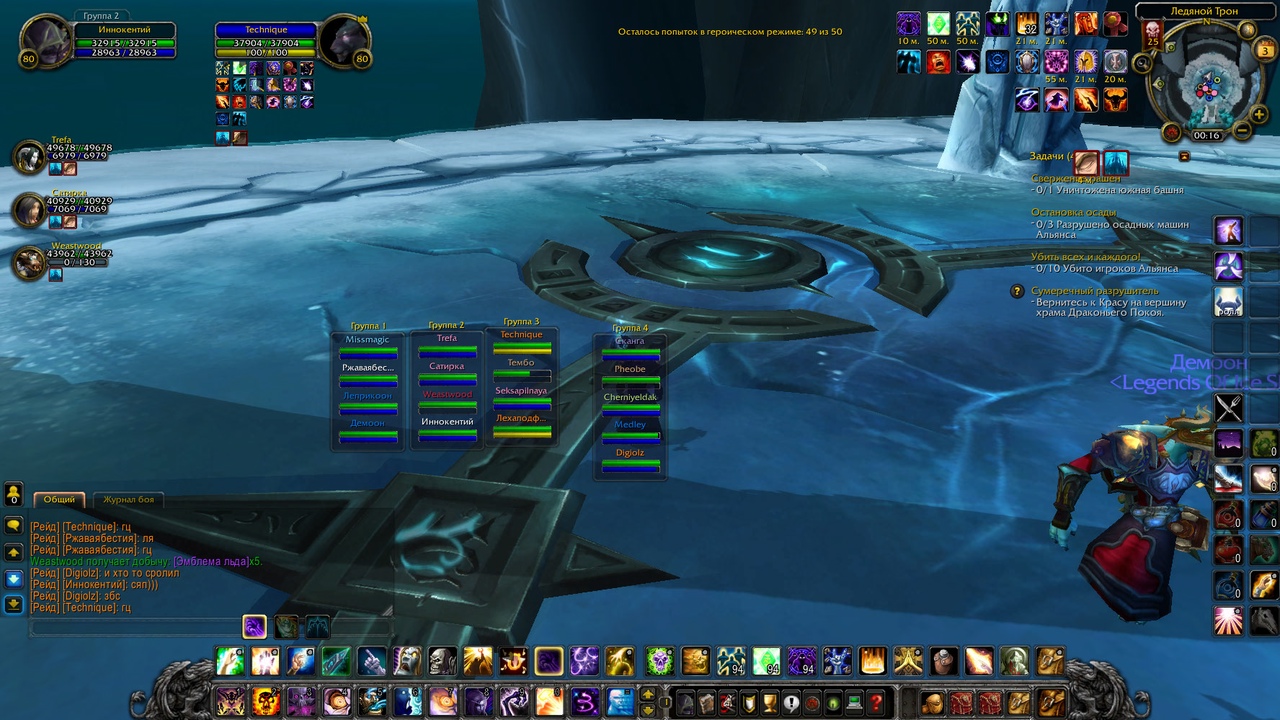
Task: Page the action bar up
Action: (x=648, y=694)
